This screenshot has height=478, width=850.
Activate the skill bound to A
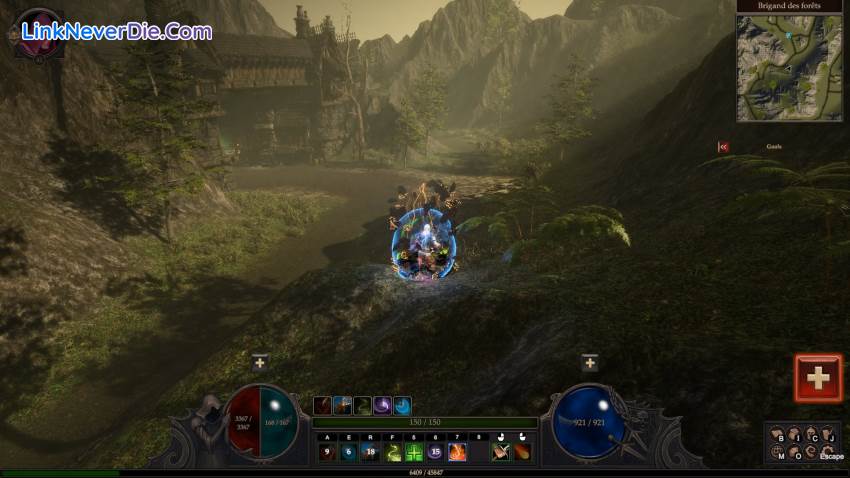pyautogui.click(x=326, y=452)
